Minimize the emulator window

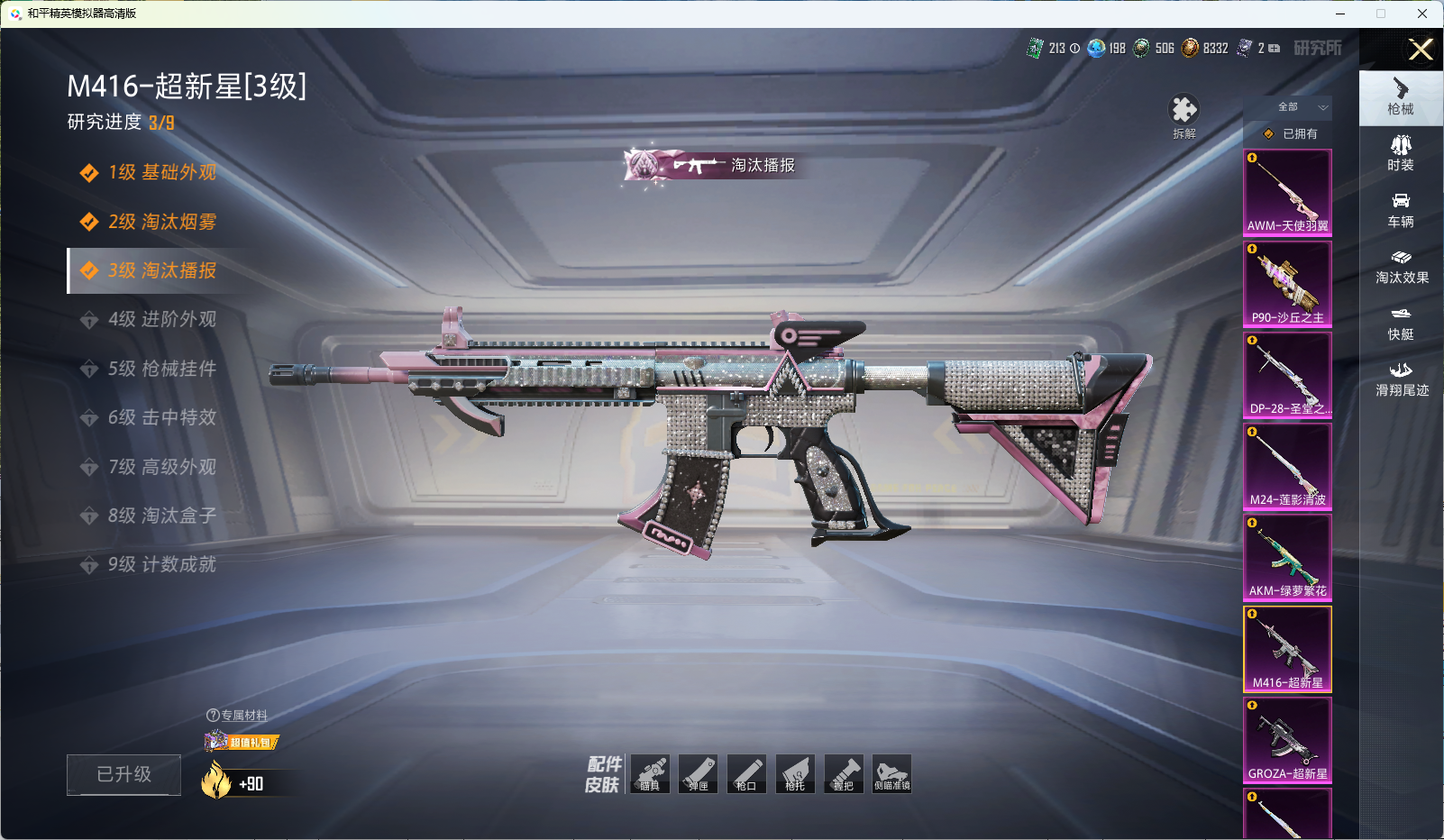1340,14
